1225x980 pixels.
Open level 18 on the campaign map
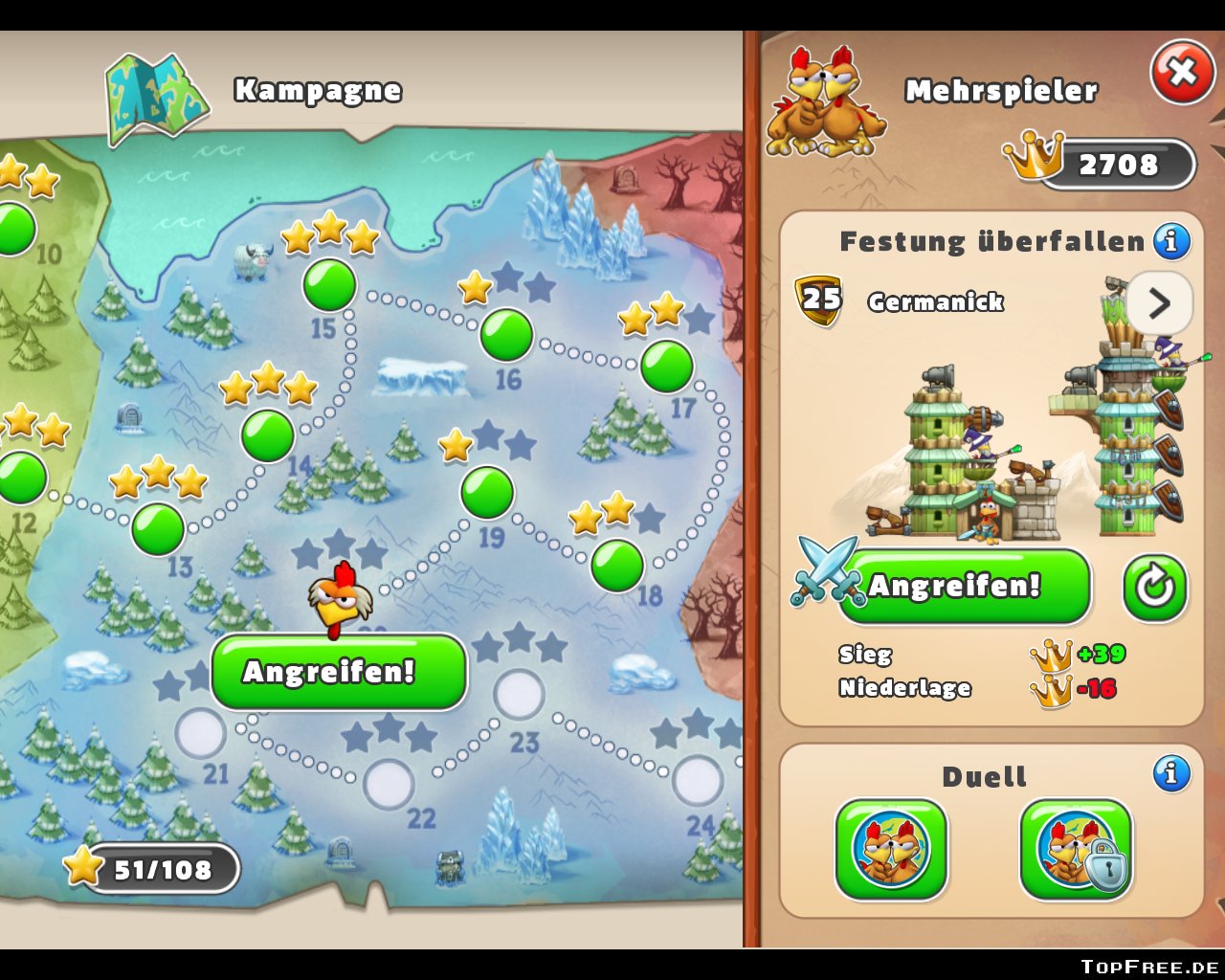[x=617, y=565]
